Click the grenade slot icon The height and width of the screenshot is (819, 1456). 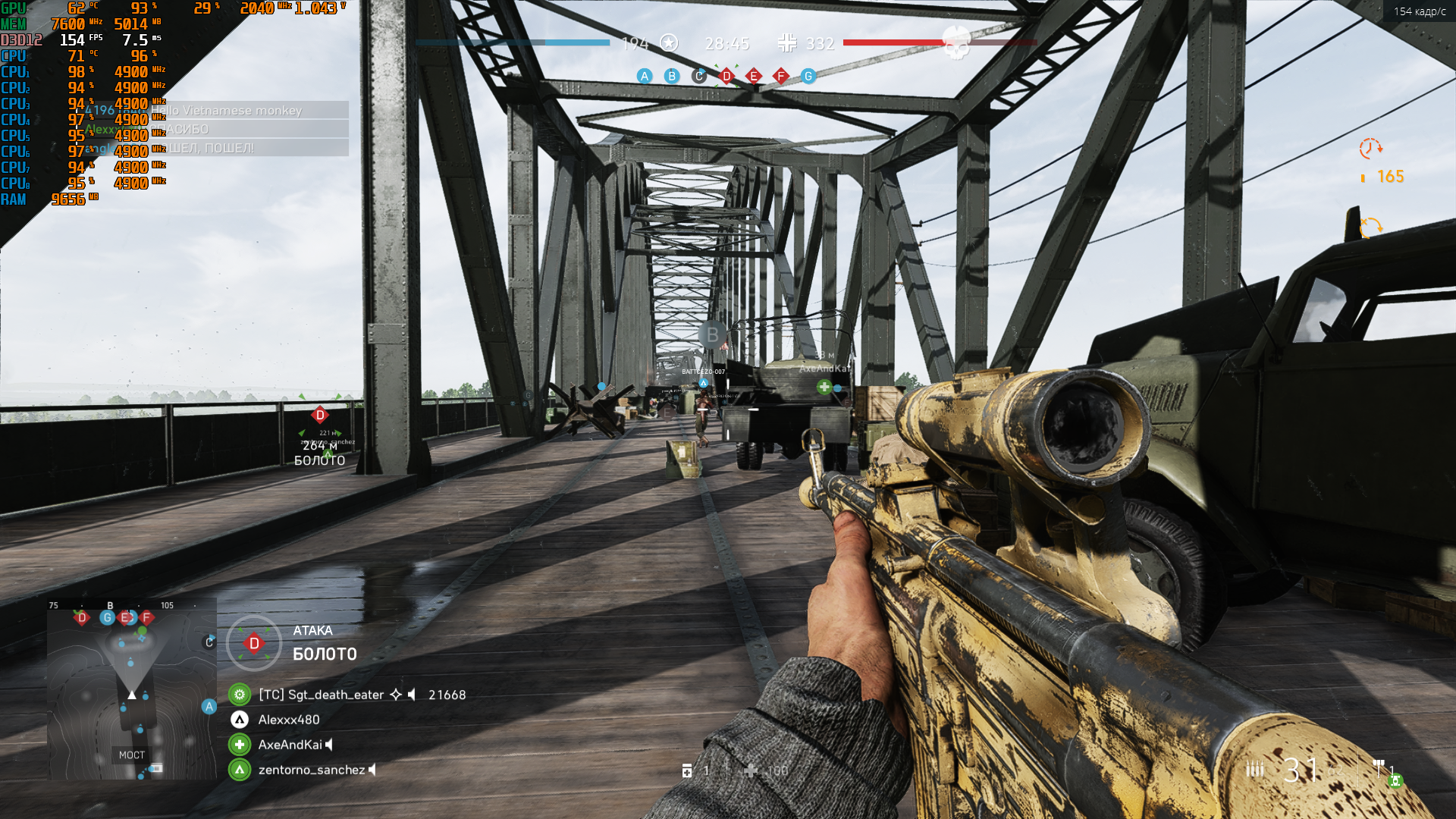tap(687, 770)
